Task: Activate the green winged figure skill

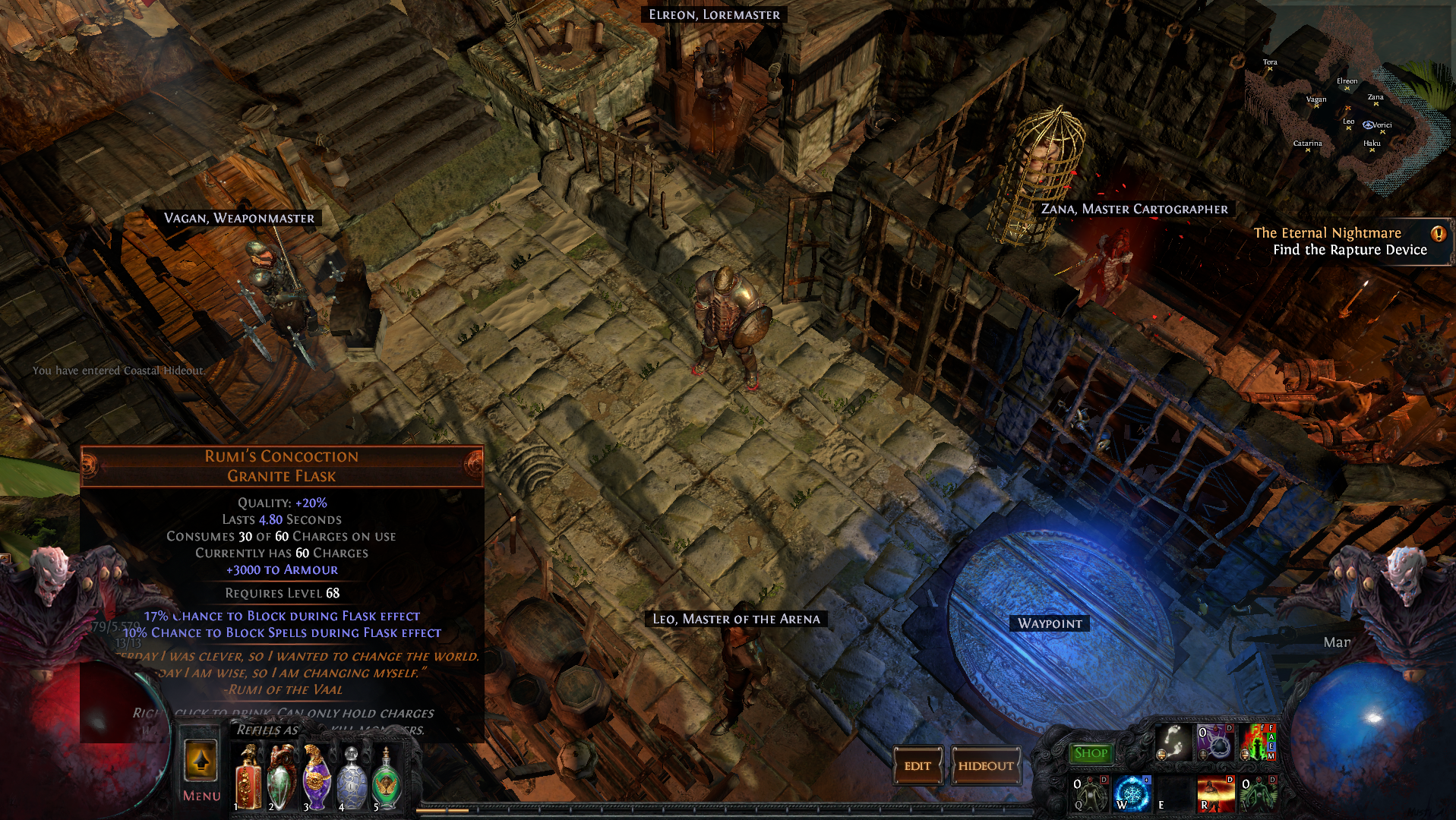Action: [x=1258, y=793]
